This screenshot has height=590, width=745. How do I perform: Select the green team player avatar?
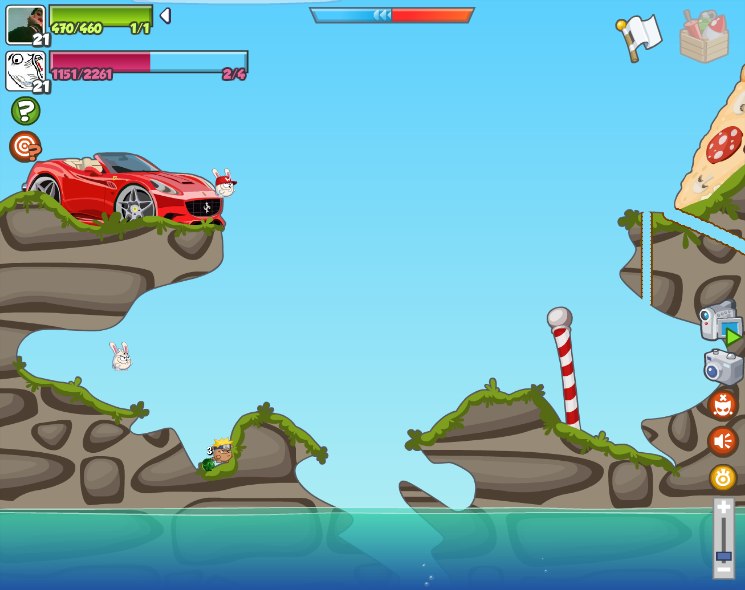(x=25, y=25)
